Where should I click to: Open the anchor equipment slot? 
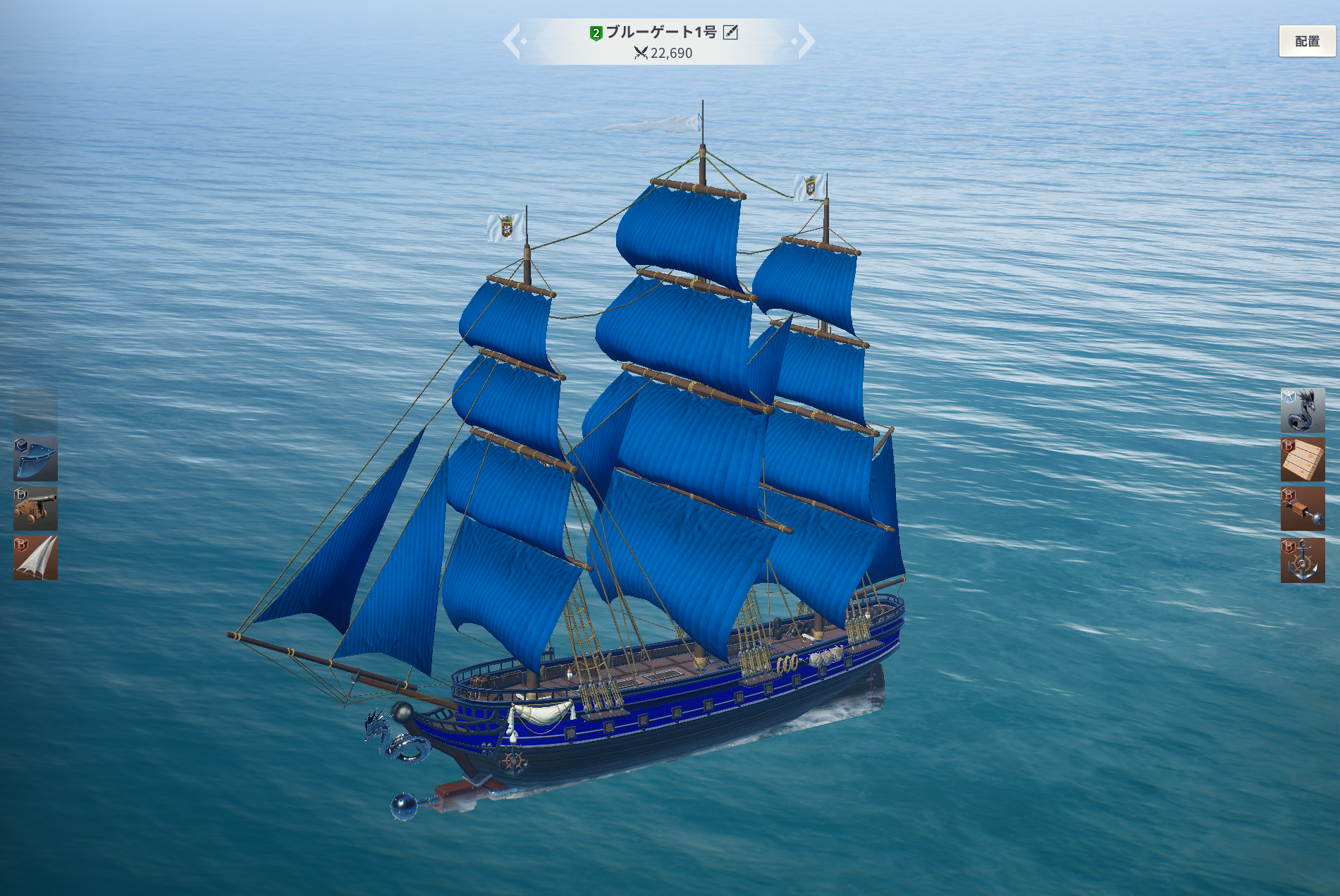(1302, 560)
